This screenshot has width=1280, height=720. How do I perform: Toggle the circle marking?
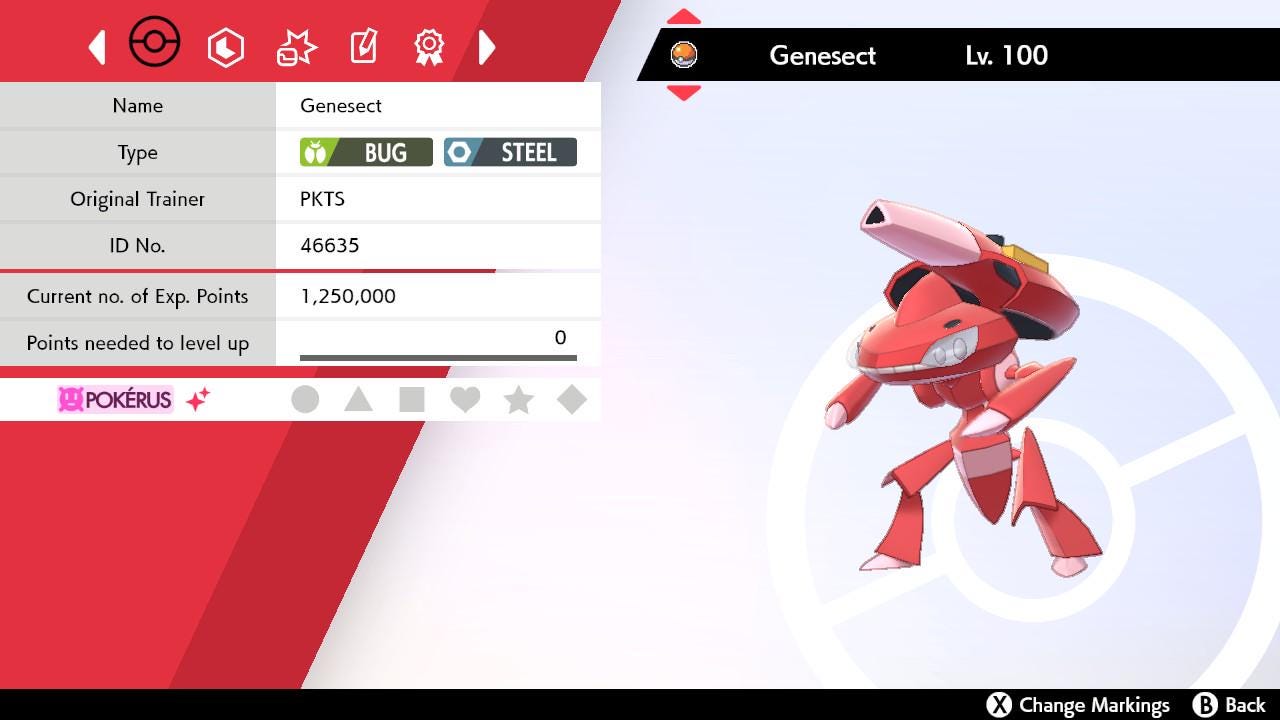tap(305, 400)
